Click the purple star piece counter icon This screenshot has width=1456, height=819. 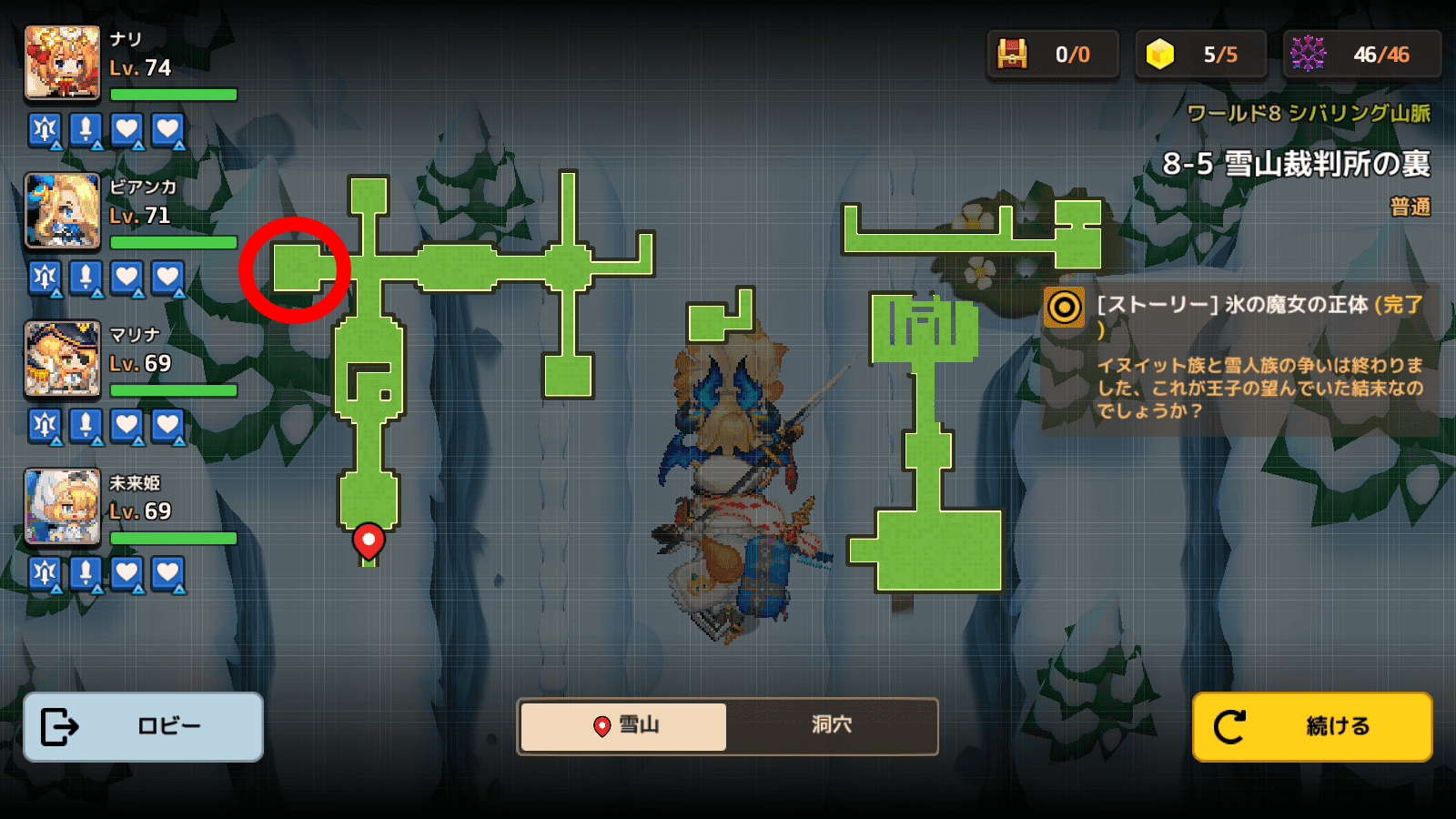(1308, 55)
